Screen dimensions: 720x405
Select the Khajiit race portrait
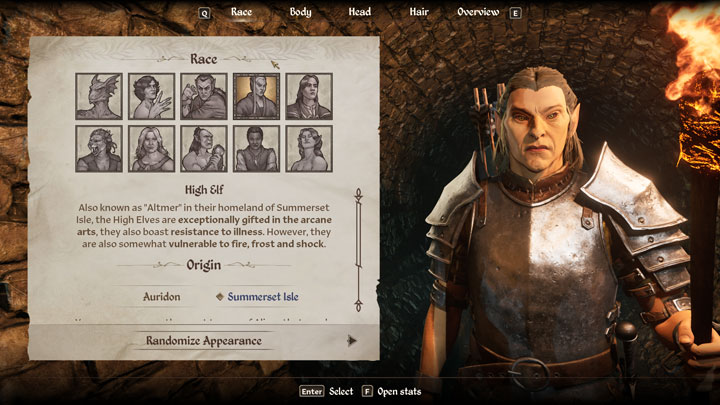click(99, 149)
